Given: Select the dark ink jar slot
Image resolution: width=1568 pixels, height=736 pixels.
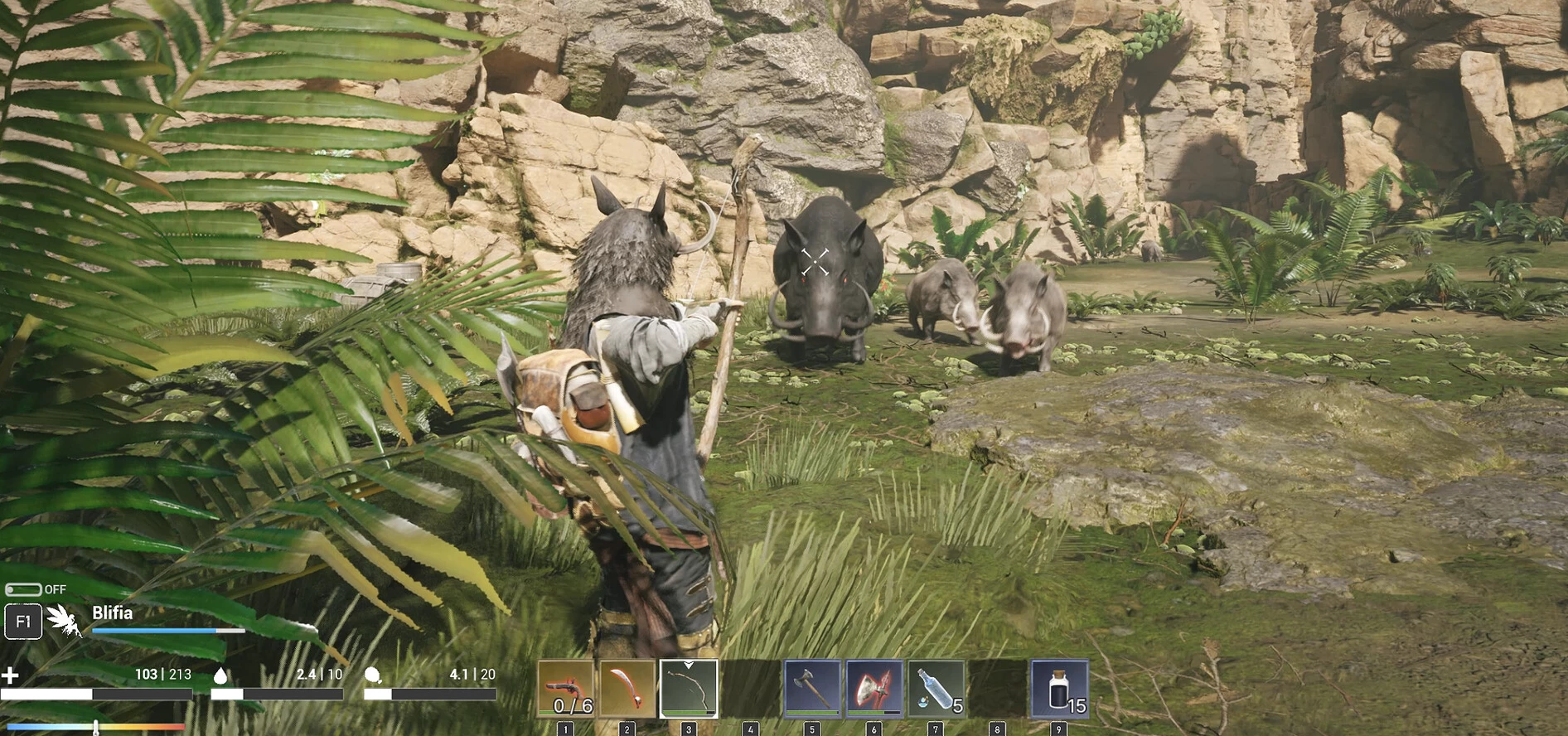Looking at the screenshot, I should [1059, 688].
